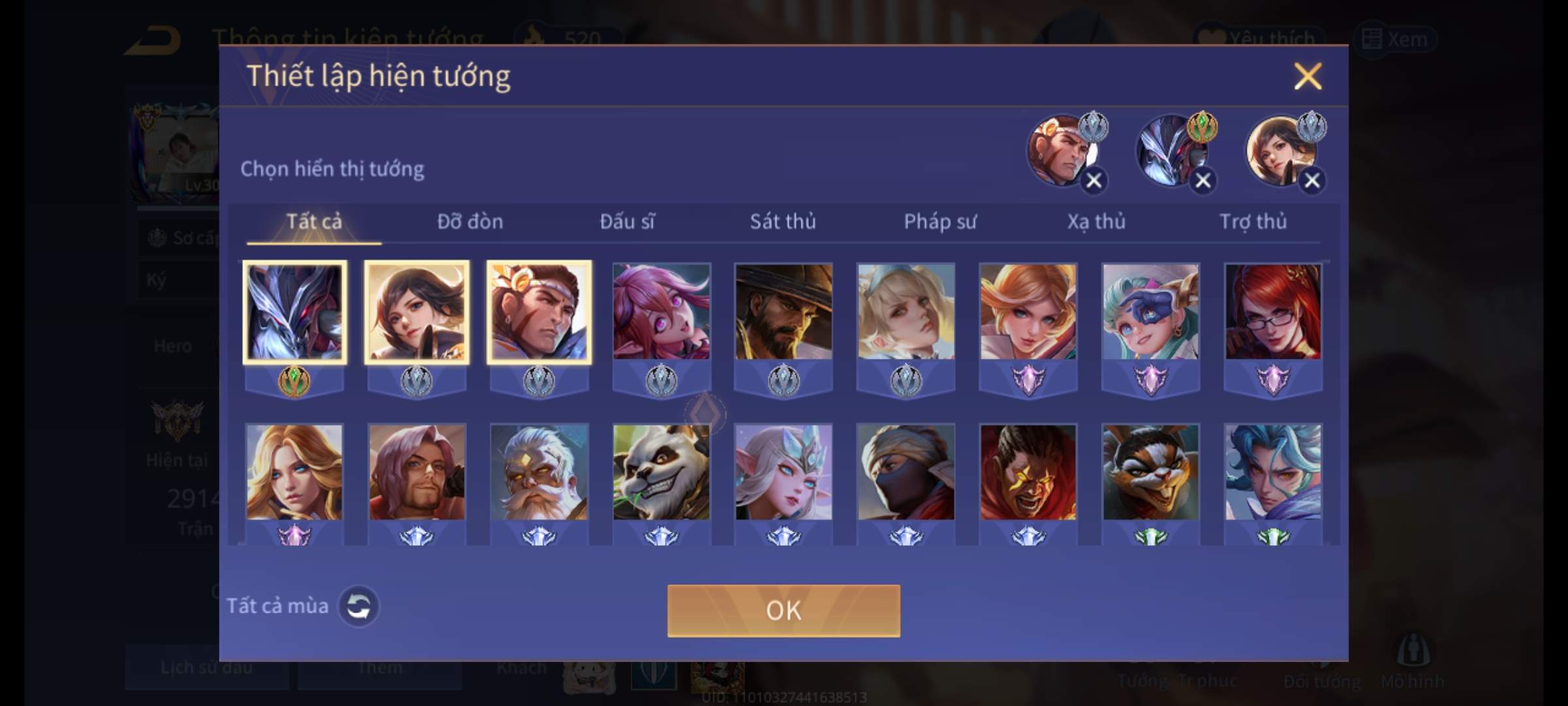The width and height of the screenshot is (1568, 706).
Task: Choose the Trợ thủ category tab
Action: coord(1253,222)
